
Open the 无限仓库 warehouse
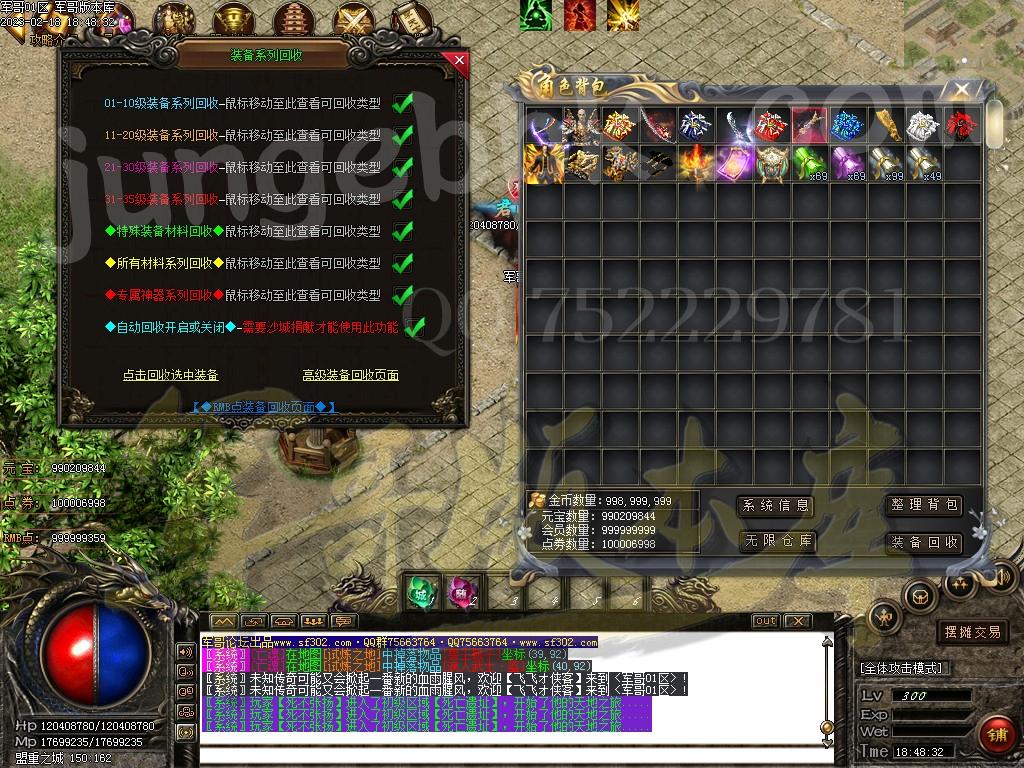[x=775, y=542]
